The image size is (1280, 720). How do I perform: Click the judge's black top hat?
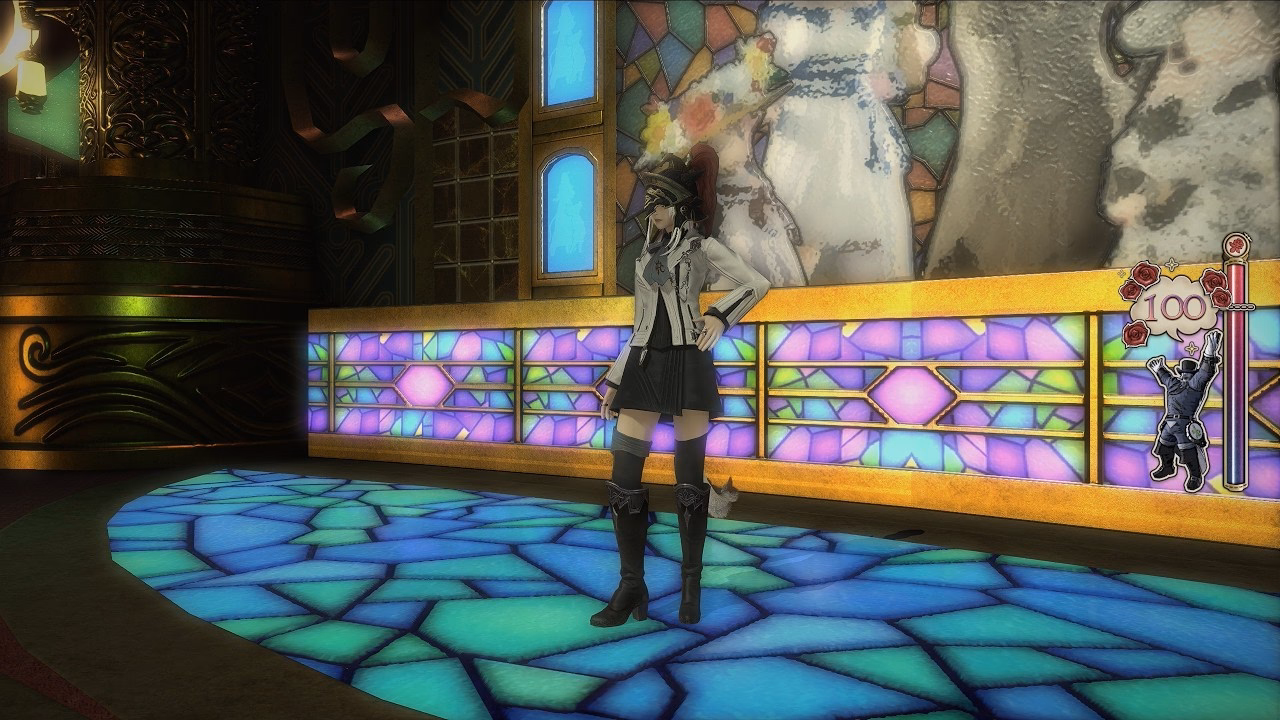click(1187, 366)
